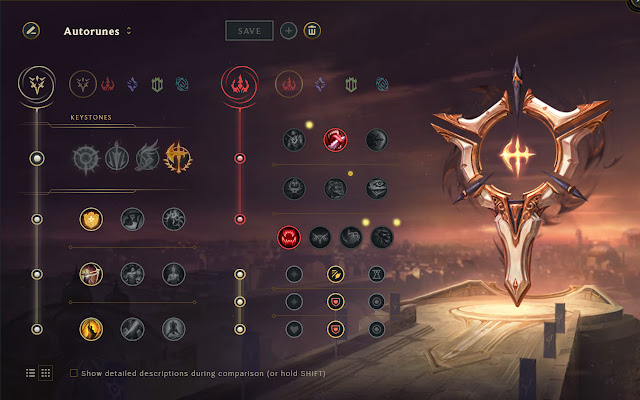Screen dimensions: 640x400
Task: Select the Legend: Alacrity rune
Action: (91, 272)
